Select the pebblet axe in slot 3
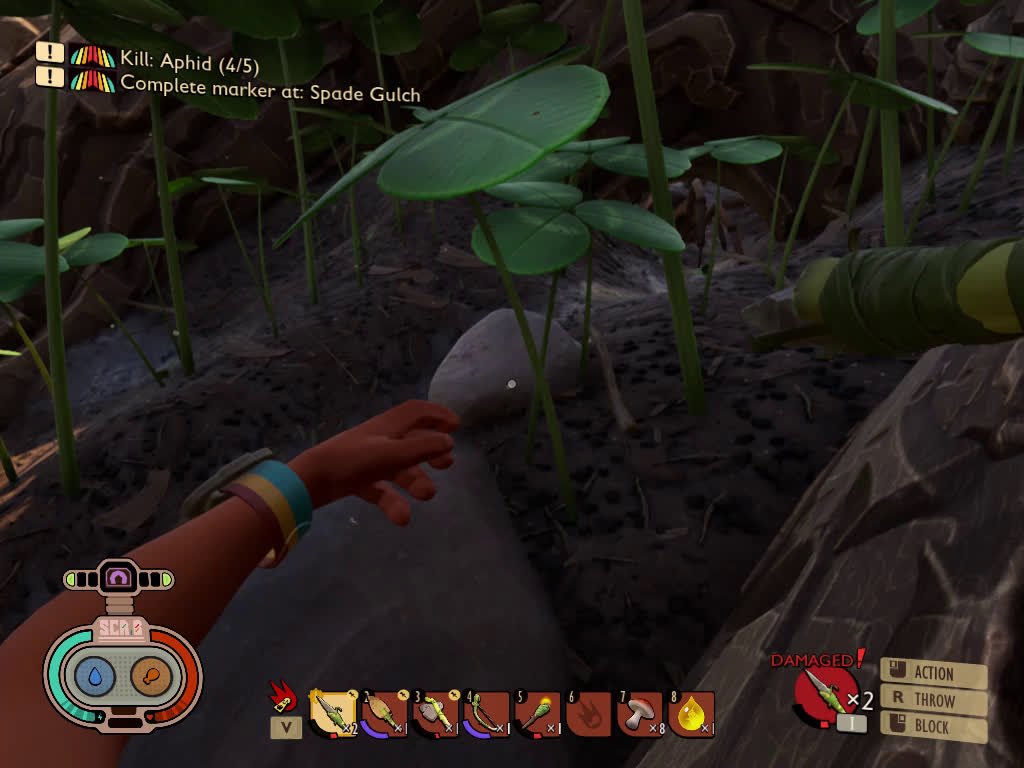This screenshot has width=1024, height=768. tap(435, 713)
